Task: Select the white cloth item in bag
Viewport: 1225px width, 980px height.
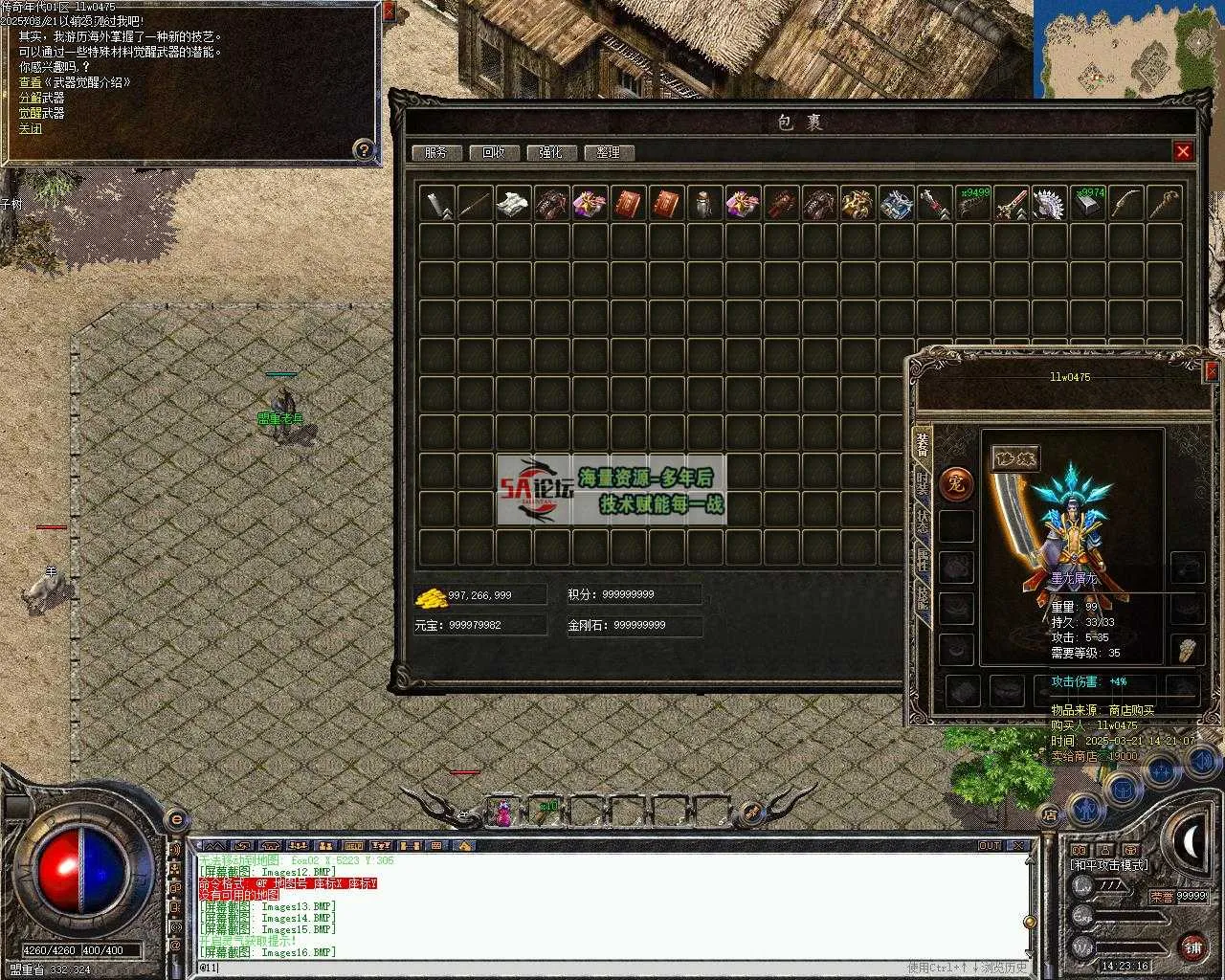Action: coord(513,203)
